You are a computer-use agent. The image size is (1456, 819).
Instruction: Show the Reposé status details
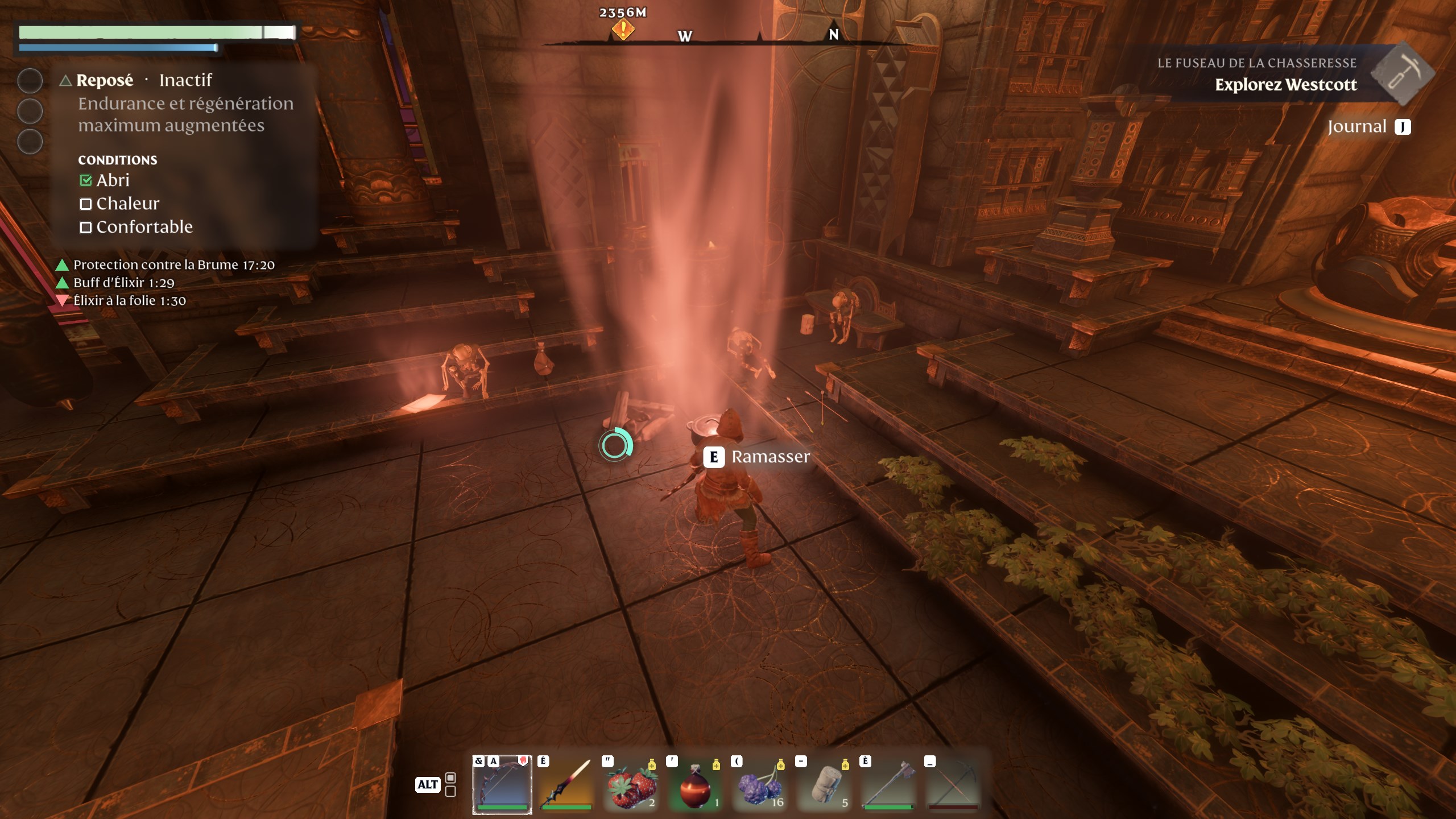coord(105,80)
